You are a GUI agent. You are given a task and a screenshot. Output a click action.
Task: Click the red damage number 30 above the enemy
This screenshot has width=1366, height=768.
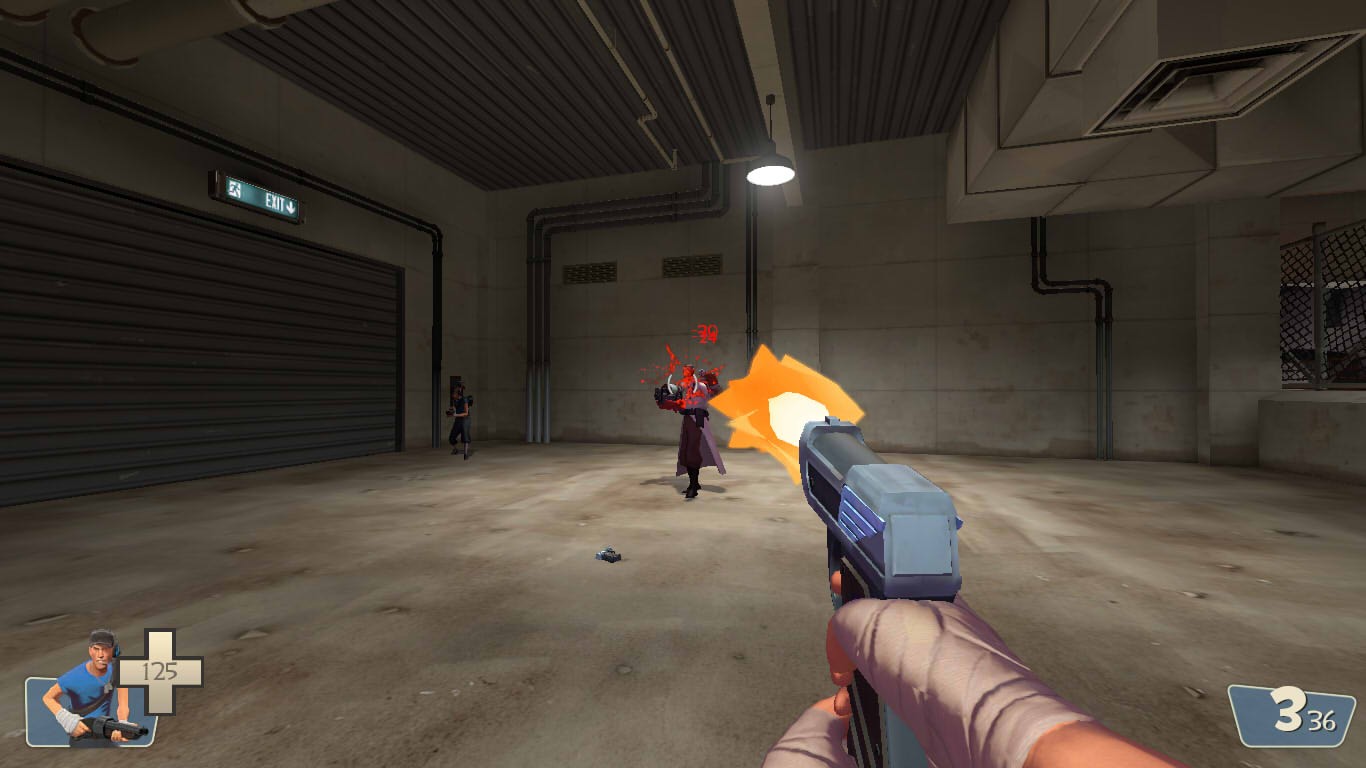[x=706, y=327]
